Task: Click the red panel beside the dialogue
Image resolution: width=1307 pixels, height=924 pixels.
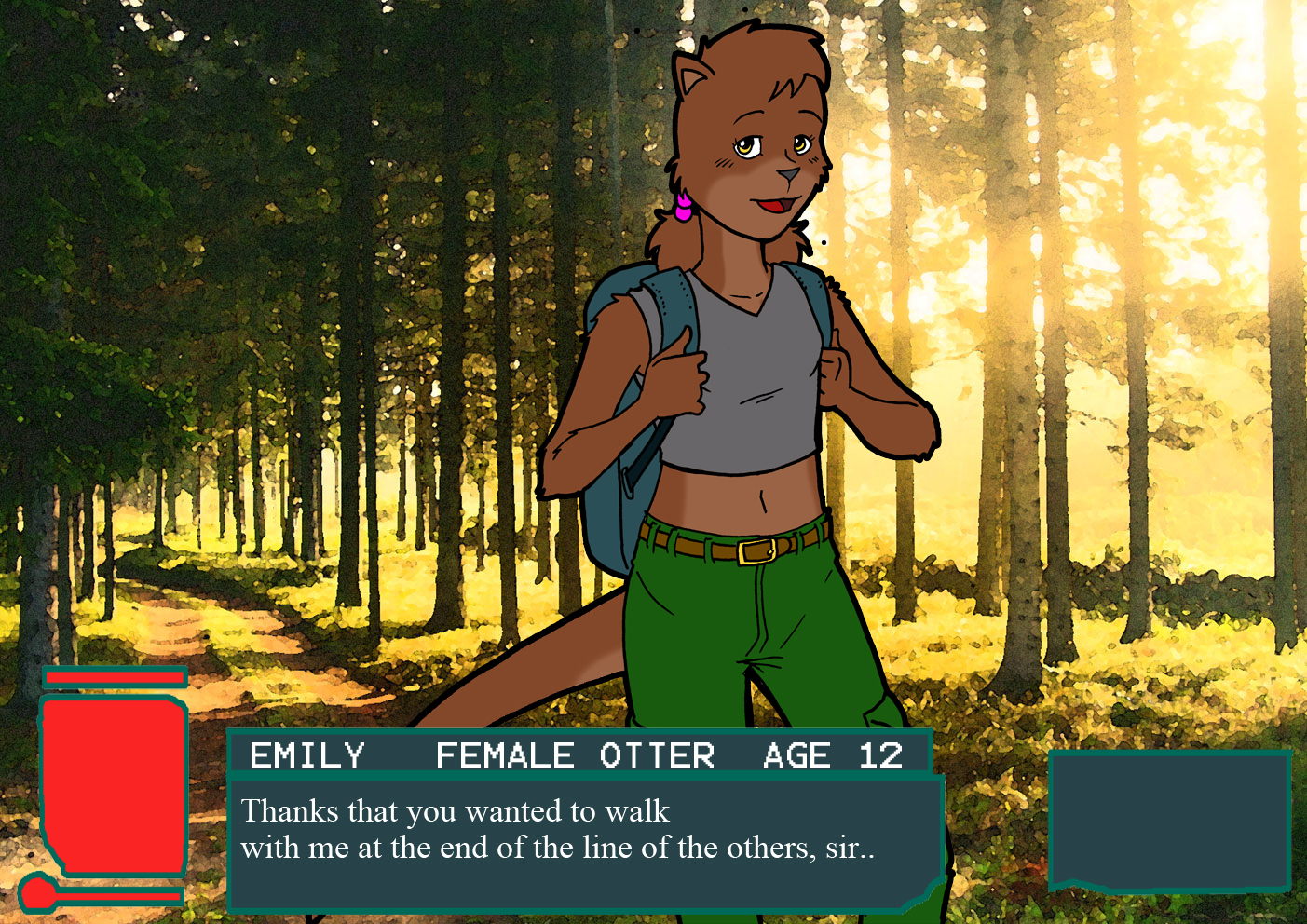Action: pos(113,786)
